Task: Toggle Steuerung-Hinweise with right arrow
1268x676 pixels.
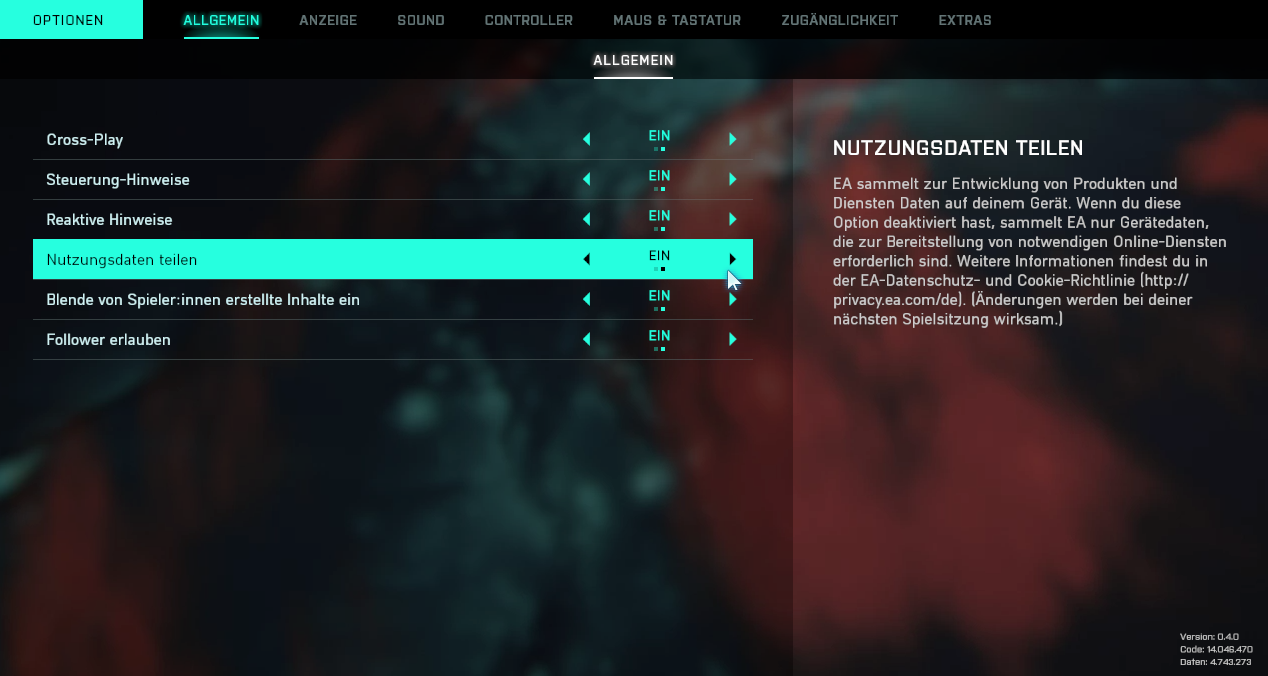Action: [733, 179]
